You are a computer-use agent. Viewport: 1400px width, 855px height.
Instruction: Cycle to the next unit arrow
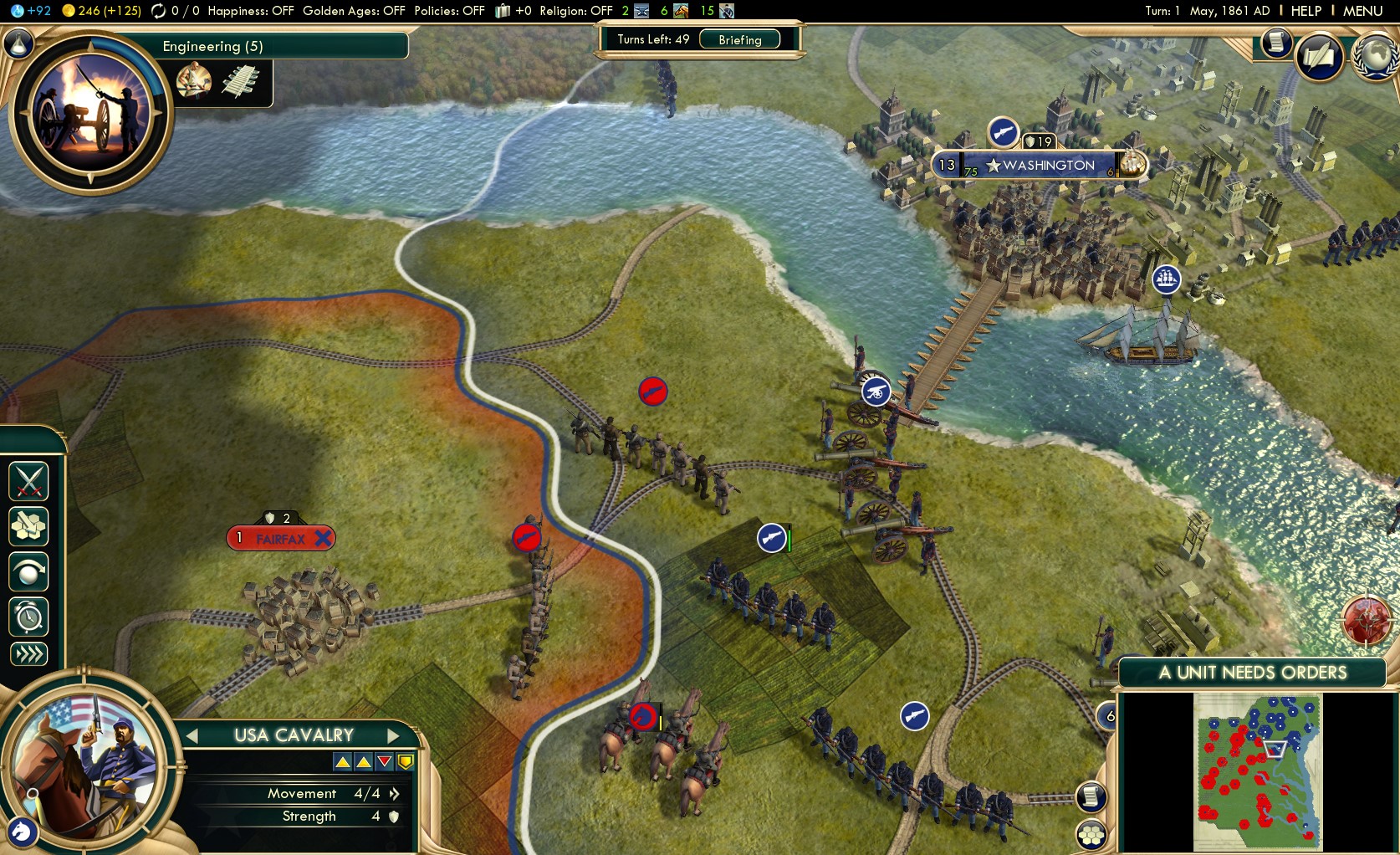[393, 736]
